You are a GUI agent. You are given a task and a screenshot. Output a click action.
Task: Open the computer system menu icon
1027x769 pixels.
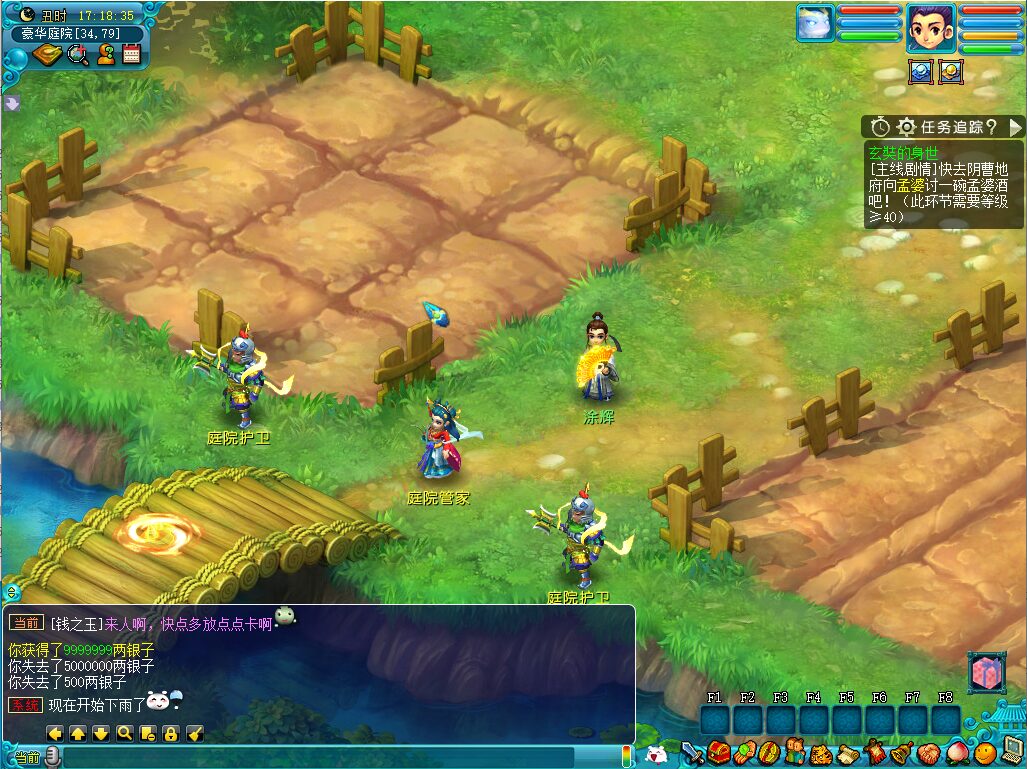tap(1012, 748)
